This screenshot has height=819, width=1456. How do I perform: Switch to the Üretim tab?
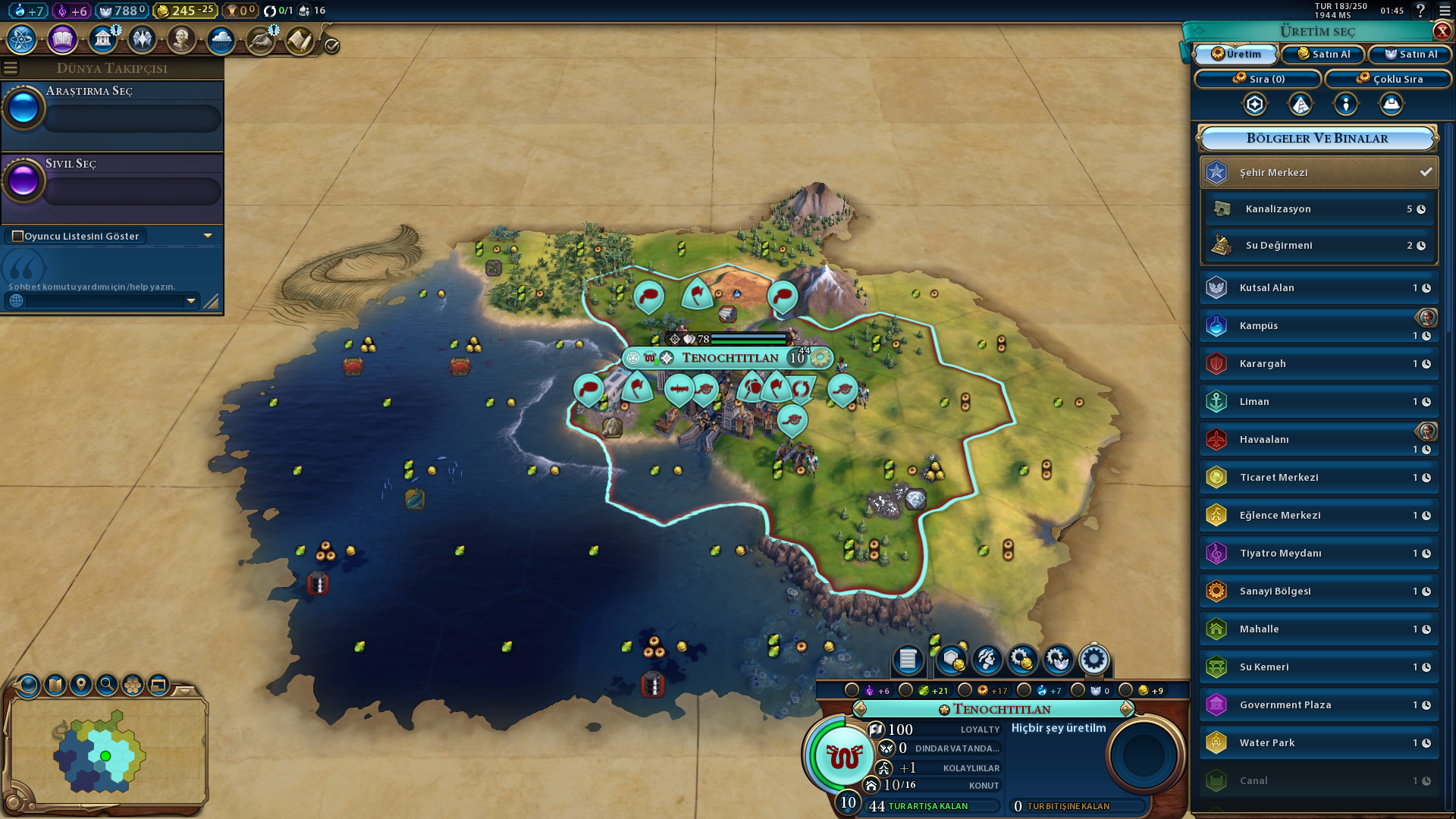(1236, 54)
